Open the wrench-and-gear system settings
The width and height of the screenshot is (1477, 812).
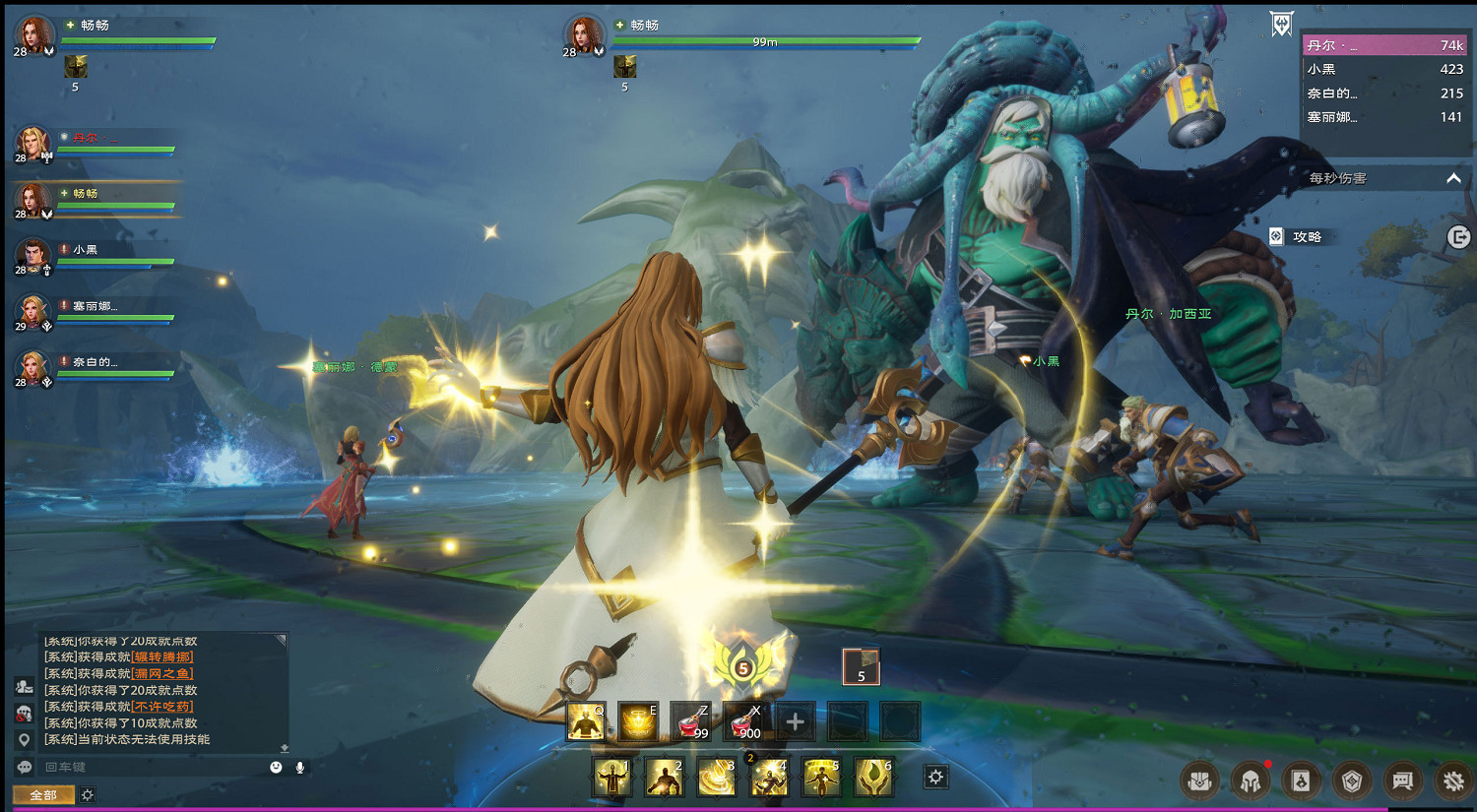click(1453, 781)
